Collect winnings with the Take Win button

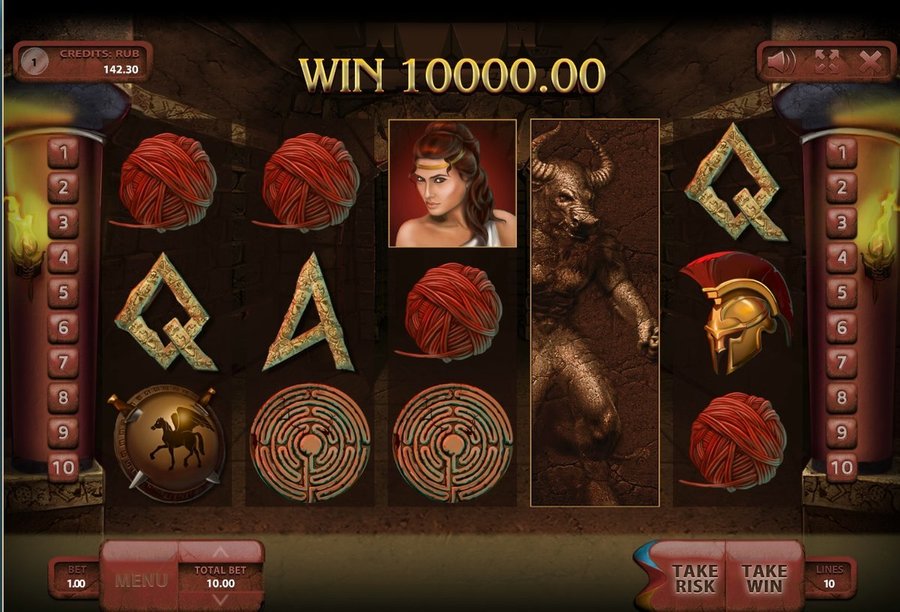[x=764, y=578]
